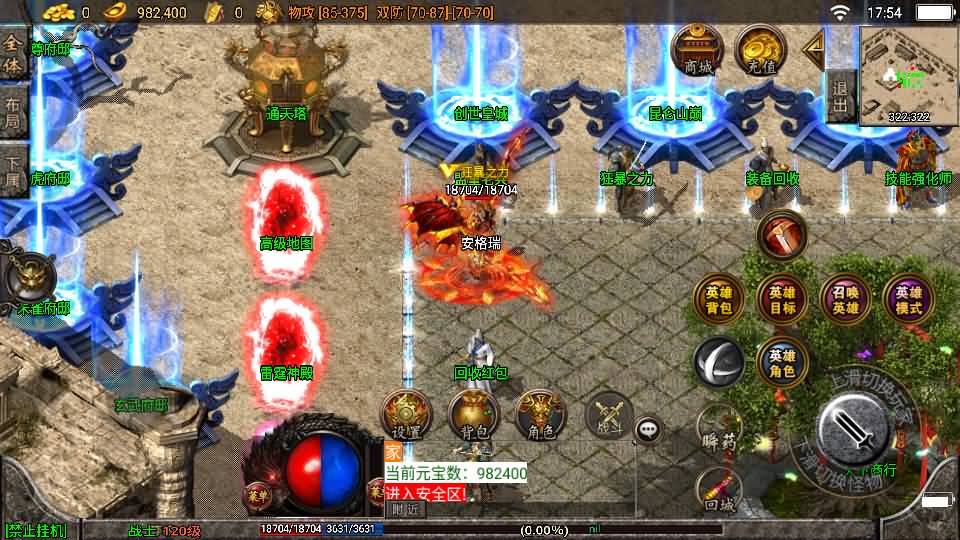The height and width of the screenshot is (540, 960).
Task: Switch to the 下属 tab
Action: pos(13,171)
